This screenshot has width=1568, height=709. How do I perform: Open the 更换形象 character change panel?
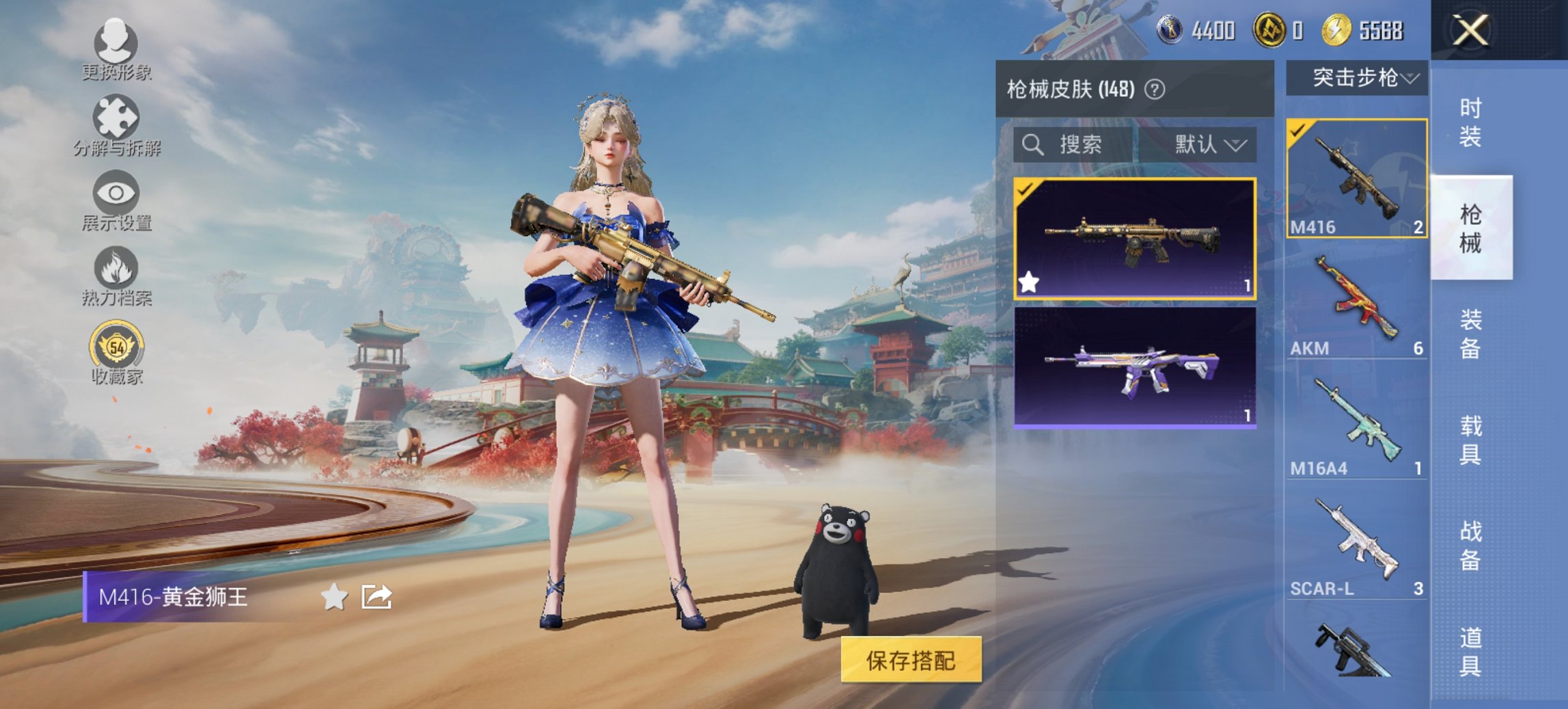pyautogui.click(x=116, y=46)
